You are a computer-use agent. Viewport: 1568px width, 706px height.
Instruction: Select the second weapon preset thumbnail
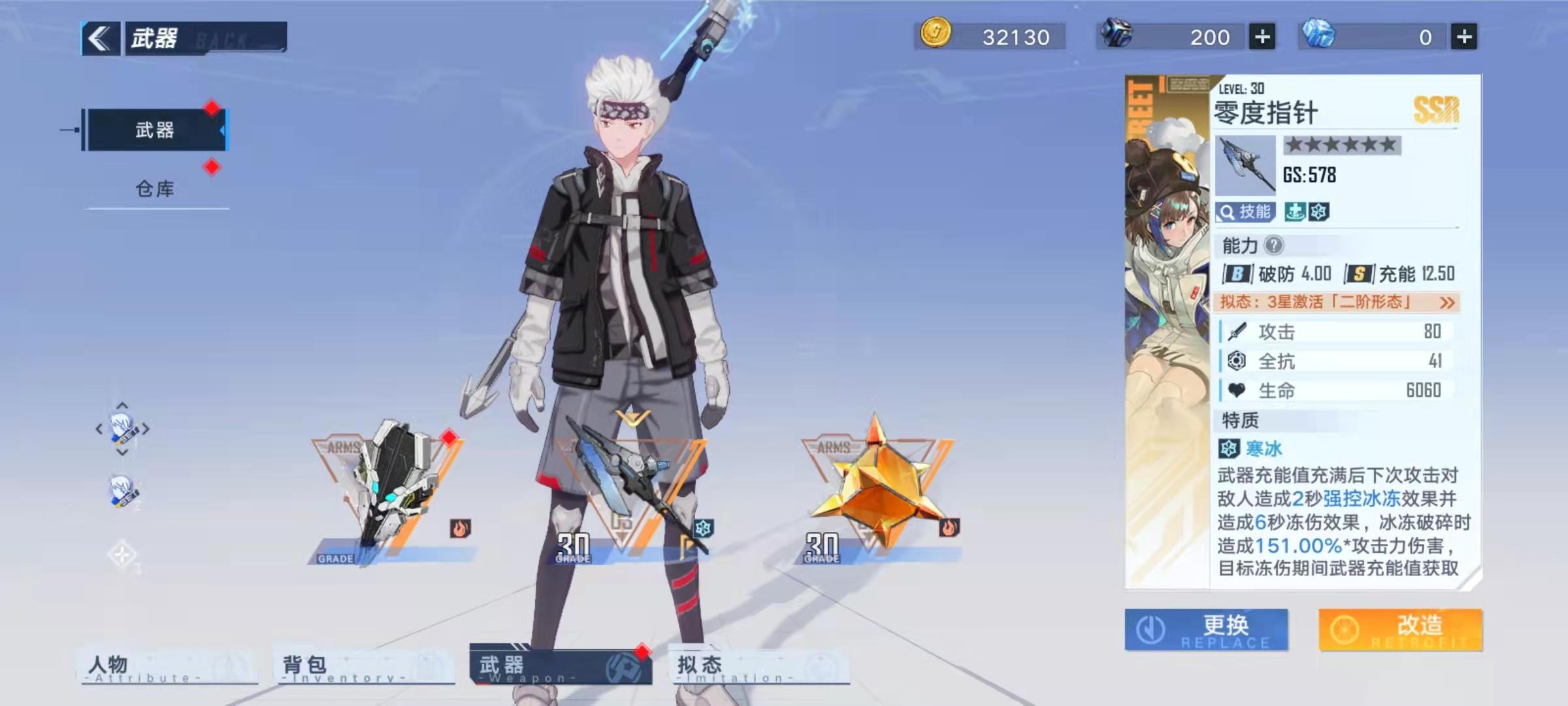click(121, 491)
